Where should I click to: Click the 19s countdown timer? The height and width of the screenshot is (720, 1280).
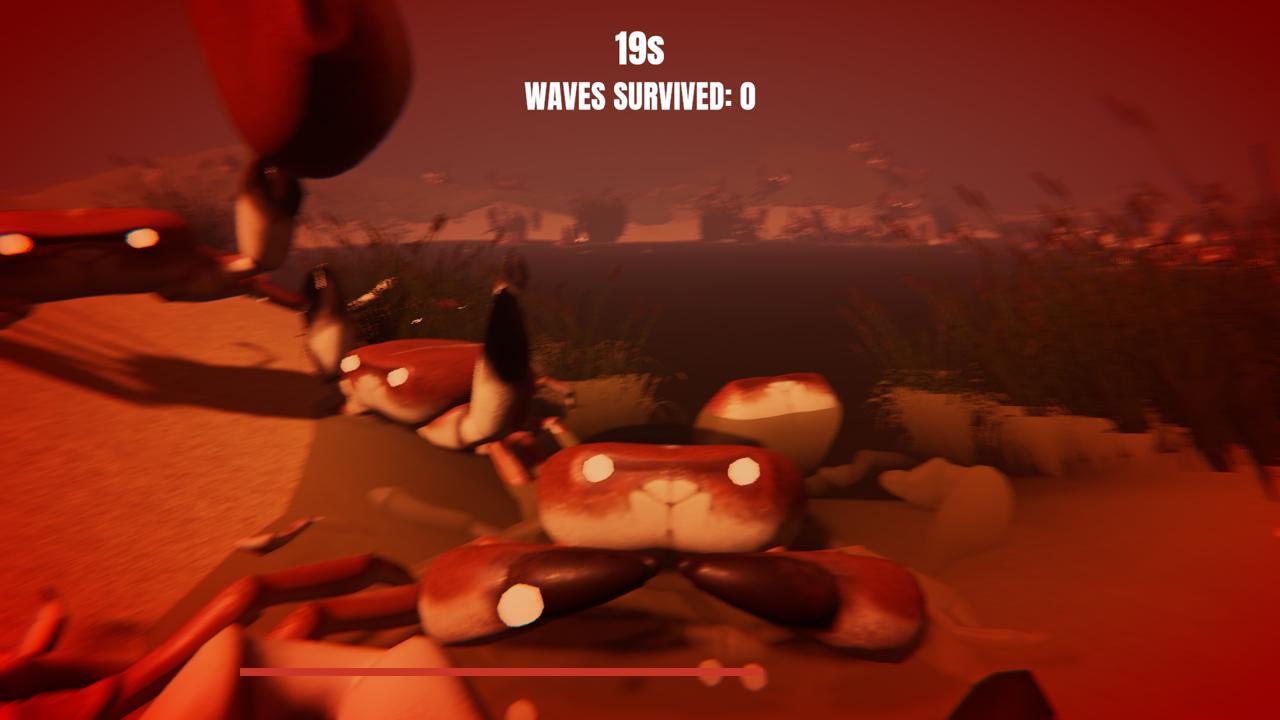(x=640, y=45)
